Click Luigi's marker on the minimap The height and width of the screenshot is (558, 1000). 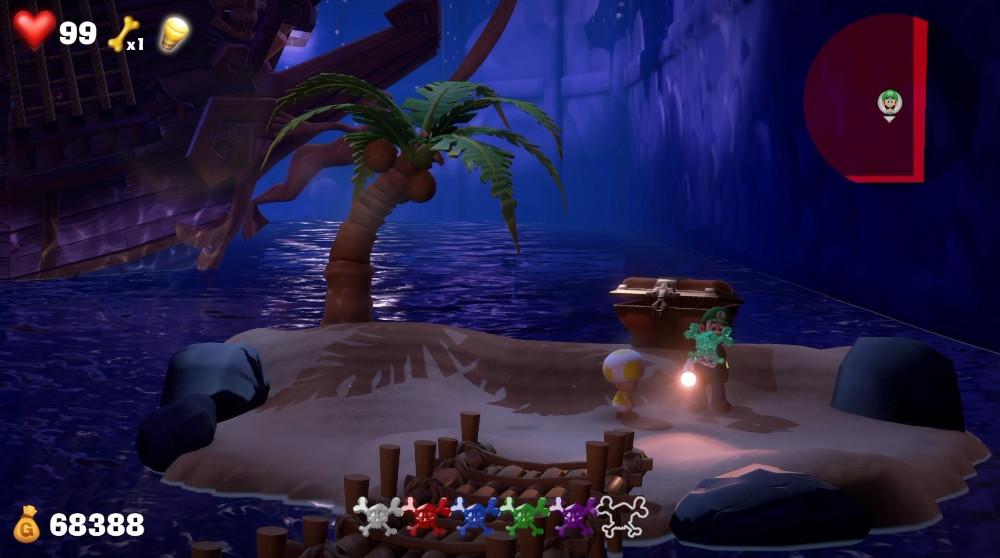[889, 102]
